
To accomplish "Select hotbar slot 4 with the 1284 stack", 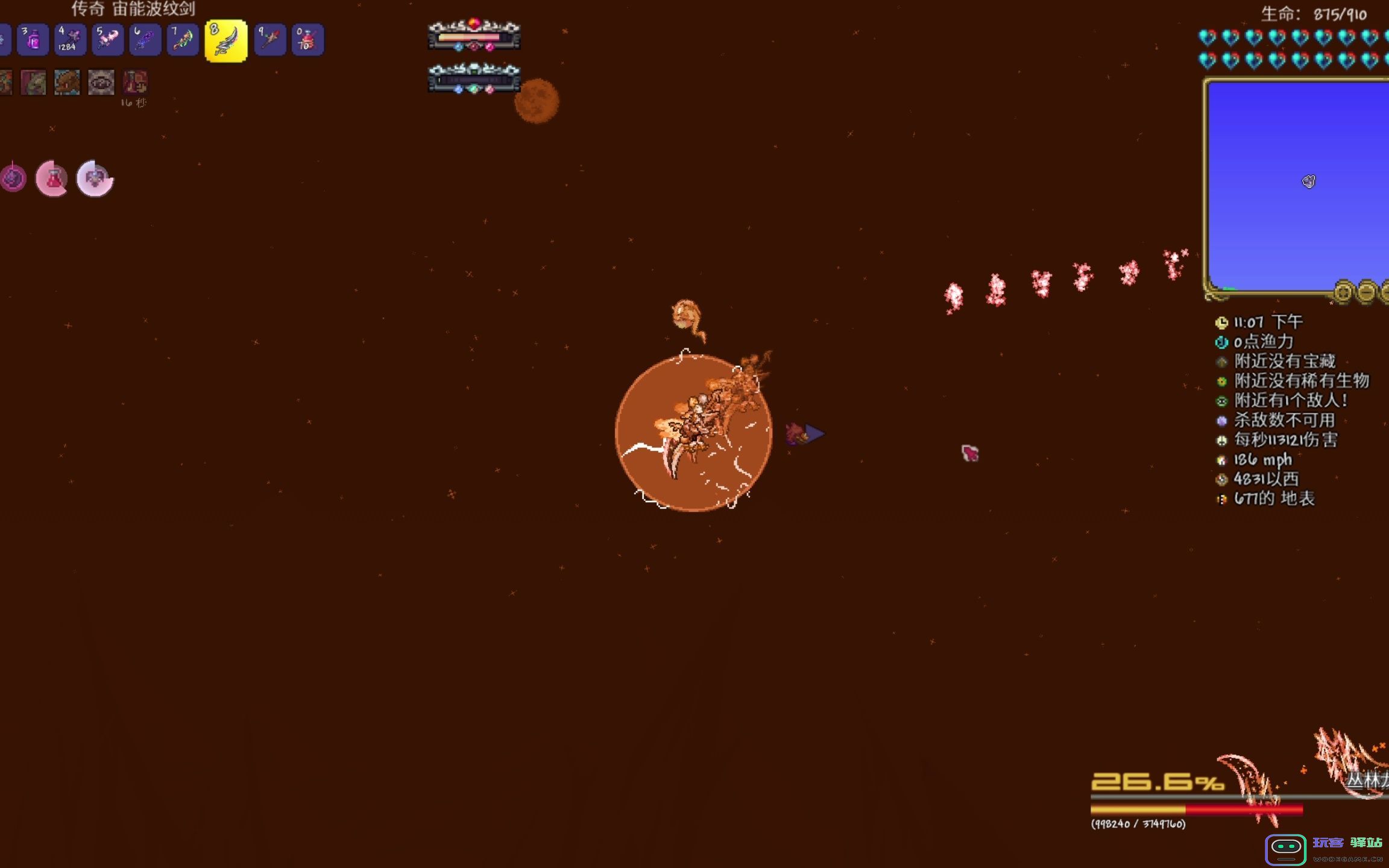I will tap(70, 40).
